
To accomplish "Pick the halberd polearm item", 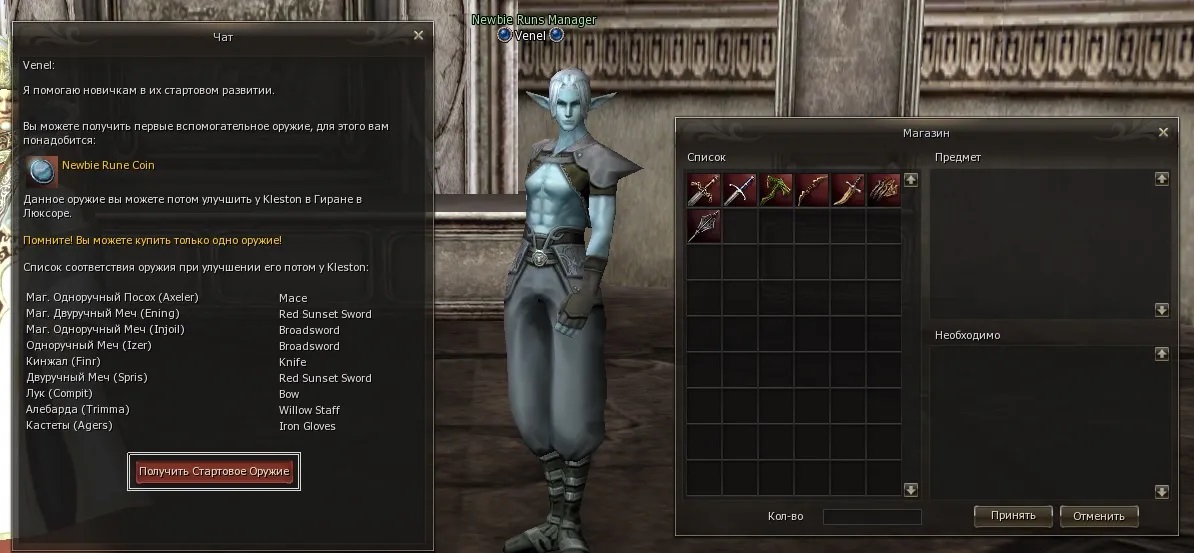I will [704, 226].
